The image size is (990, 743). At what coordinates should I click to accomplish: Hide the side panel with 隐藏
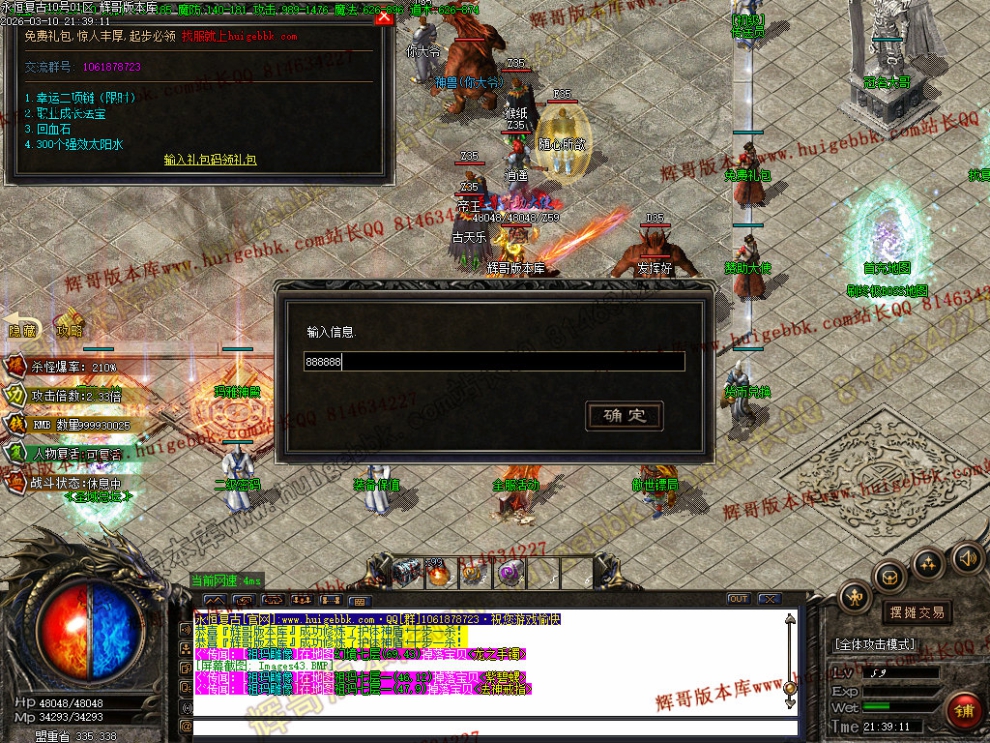pos(22,328)
